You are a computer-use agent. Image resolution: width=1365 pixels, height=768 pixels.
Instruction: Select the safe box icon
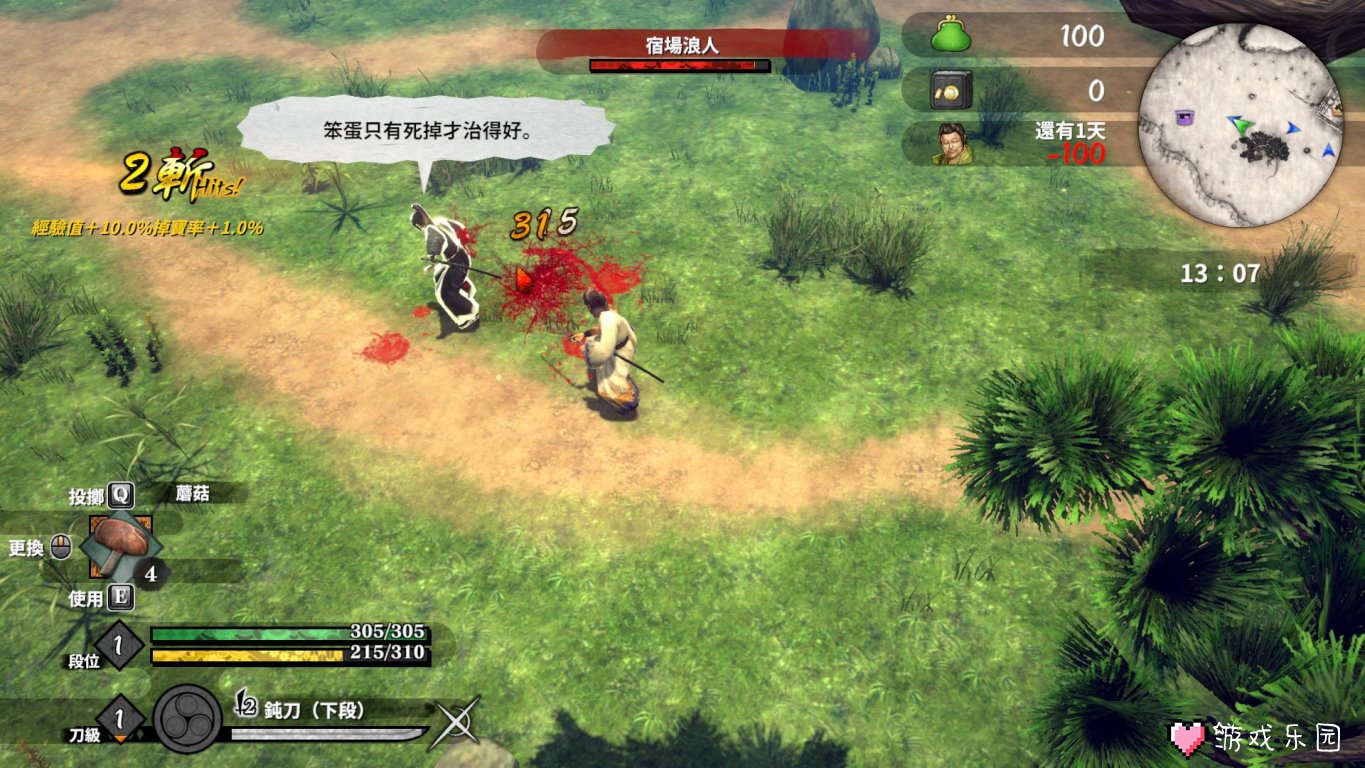(x=951, y=91)
